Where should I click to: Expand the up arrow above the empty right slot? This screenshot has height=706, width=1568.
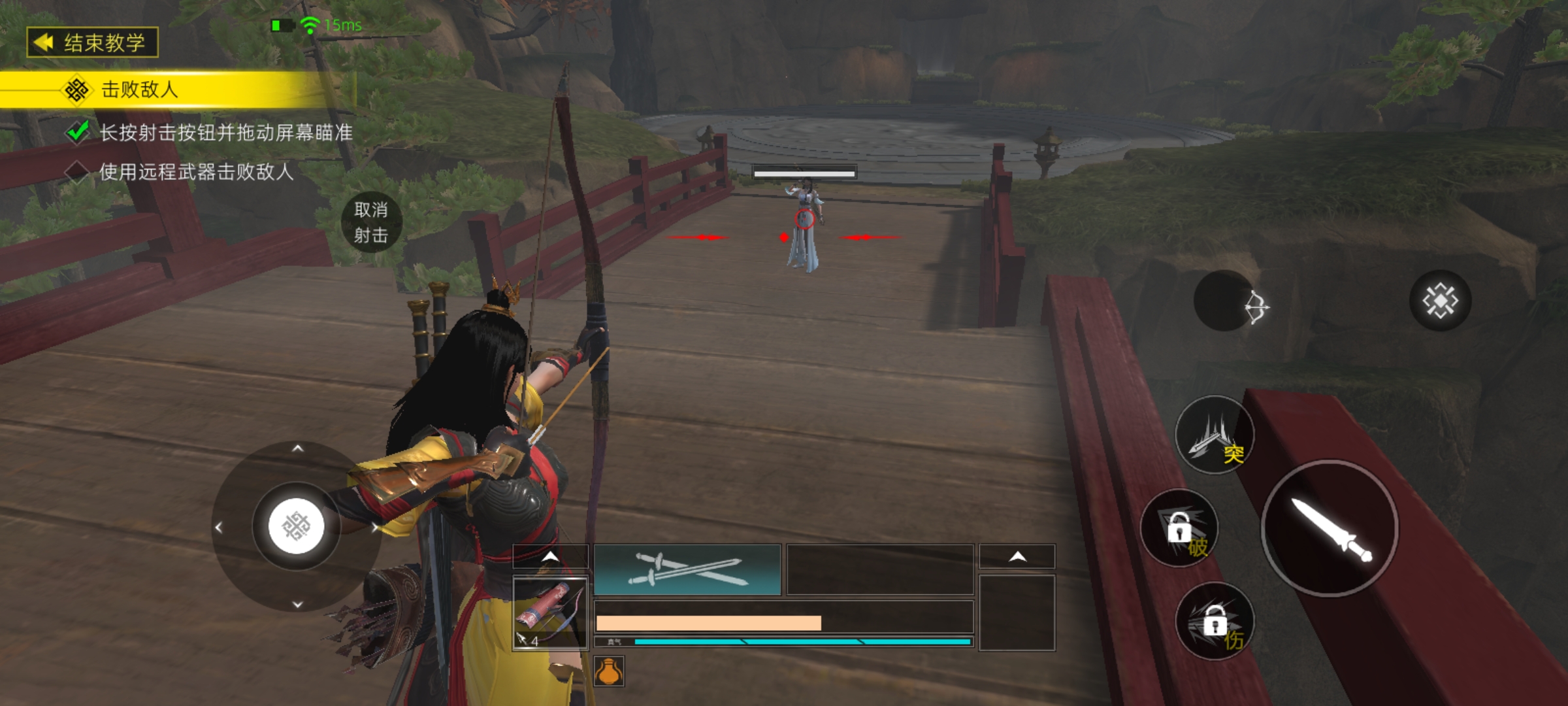(1017, 556)
